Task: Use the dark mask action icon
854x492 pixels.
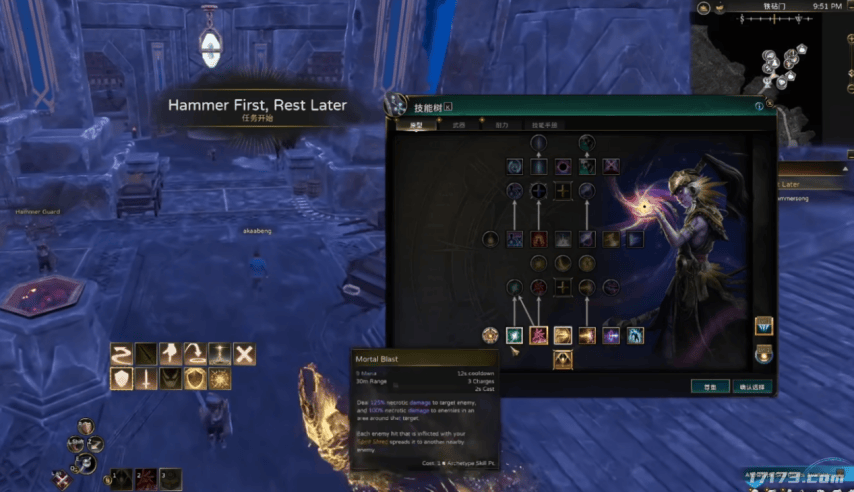Action: coord(170,378)
